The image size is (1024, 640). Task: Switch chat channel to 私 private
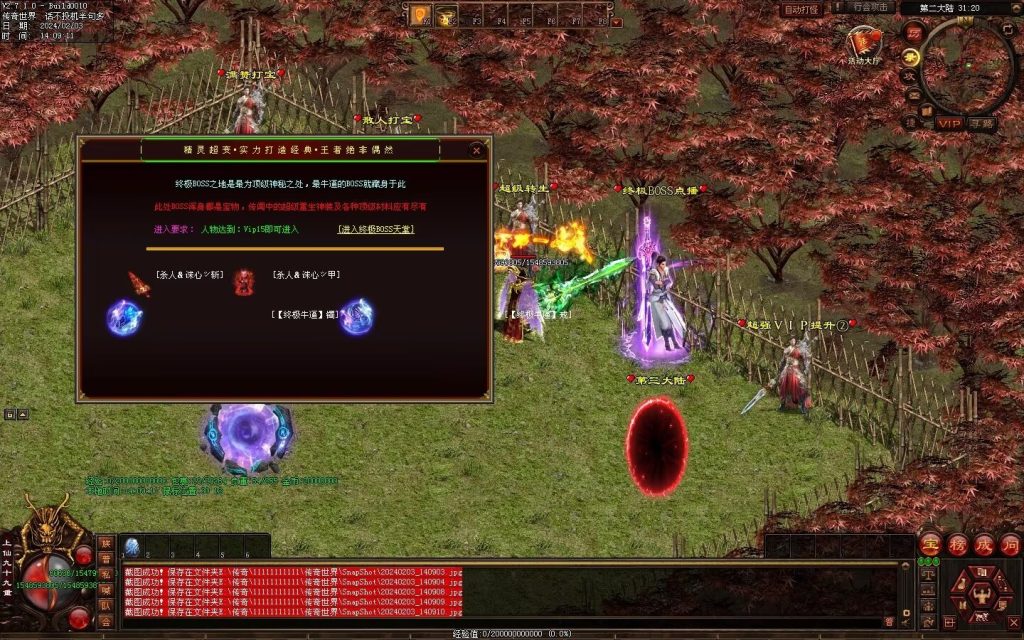(x=105, y=574)
